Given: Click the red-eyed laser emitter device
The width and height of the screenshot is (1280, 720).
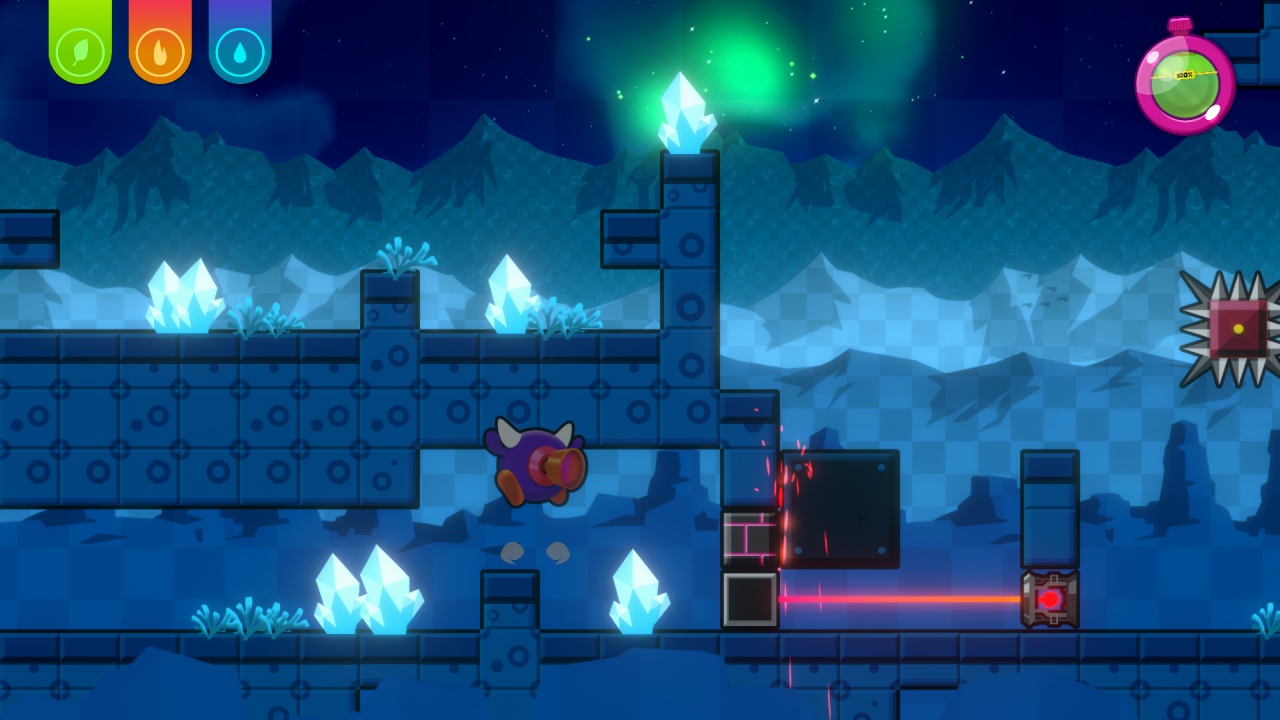Looking at the screenshot, I should click(1049, 598).
